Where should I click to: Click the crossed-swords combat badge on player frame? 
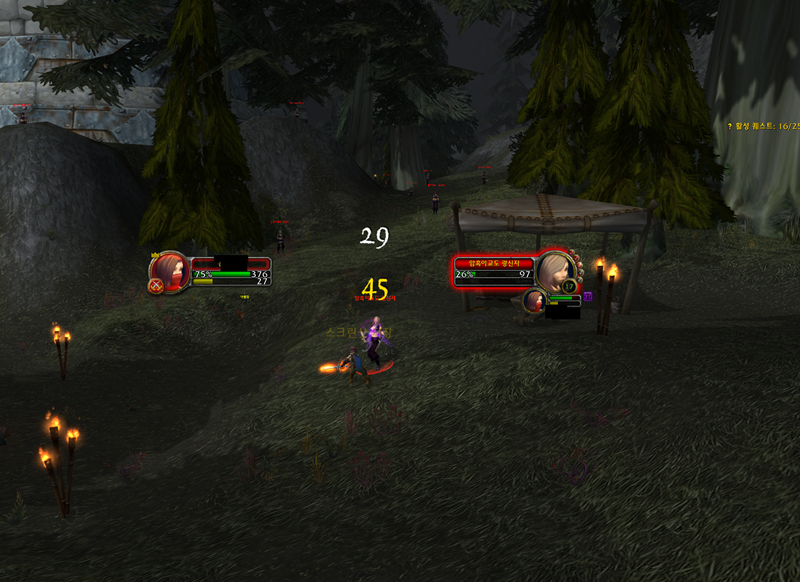[x=156, y=286]
